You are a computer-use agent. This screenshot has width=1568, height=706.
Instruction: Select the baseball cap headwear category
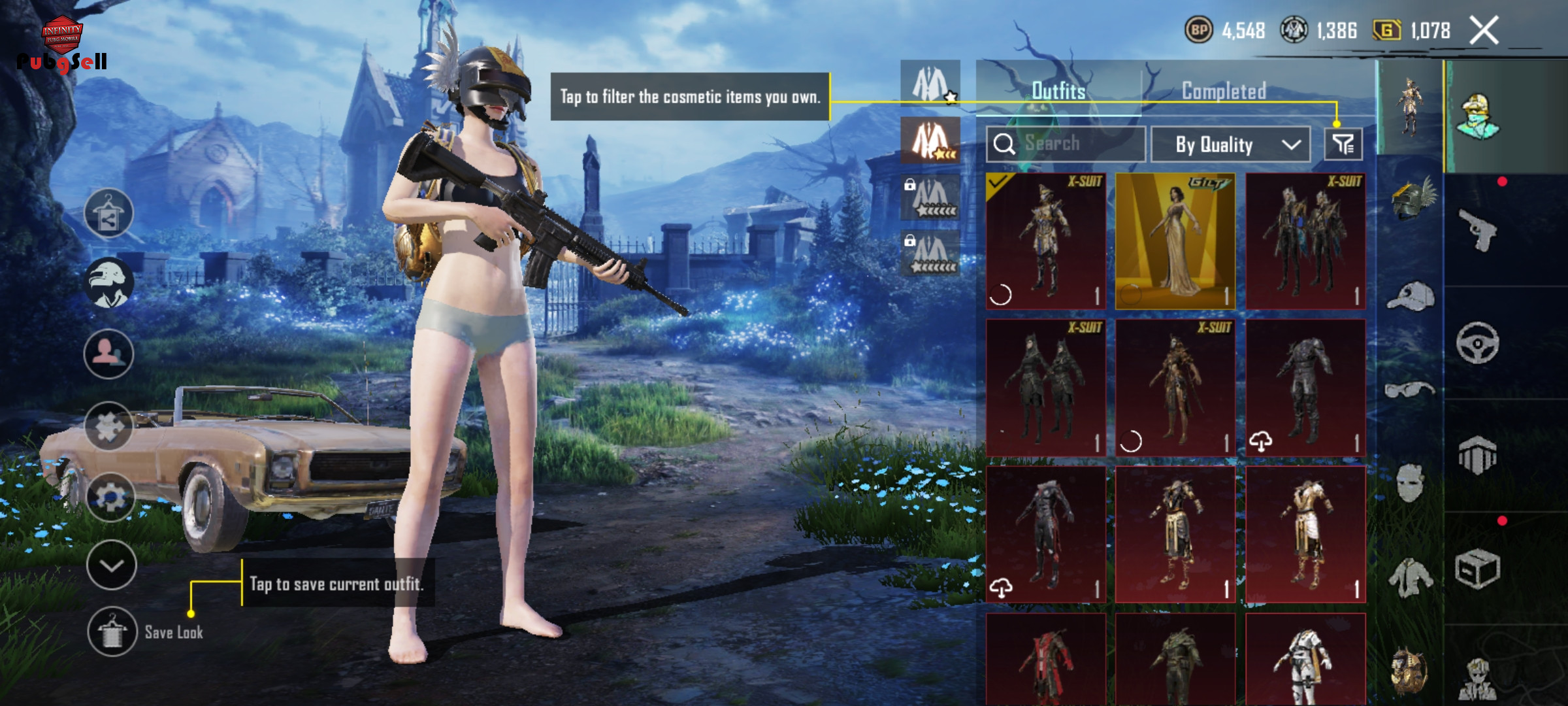(x=1410, y=297)
